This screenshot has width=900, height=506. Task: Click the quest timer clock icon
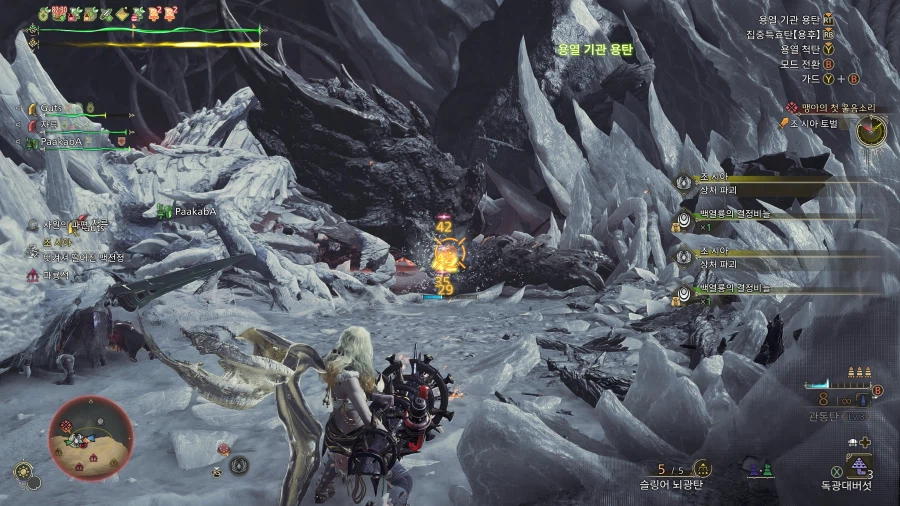[870, 131]
